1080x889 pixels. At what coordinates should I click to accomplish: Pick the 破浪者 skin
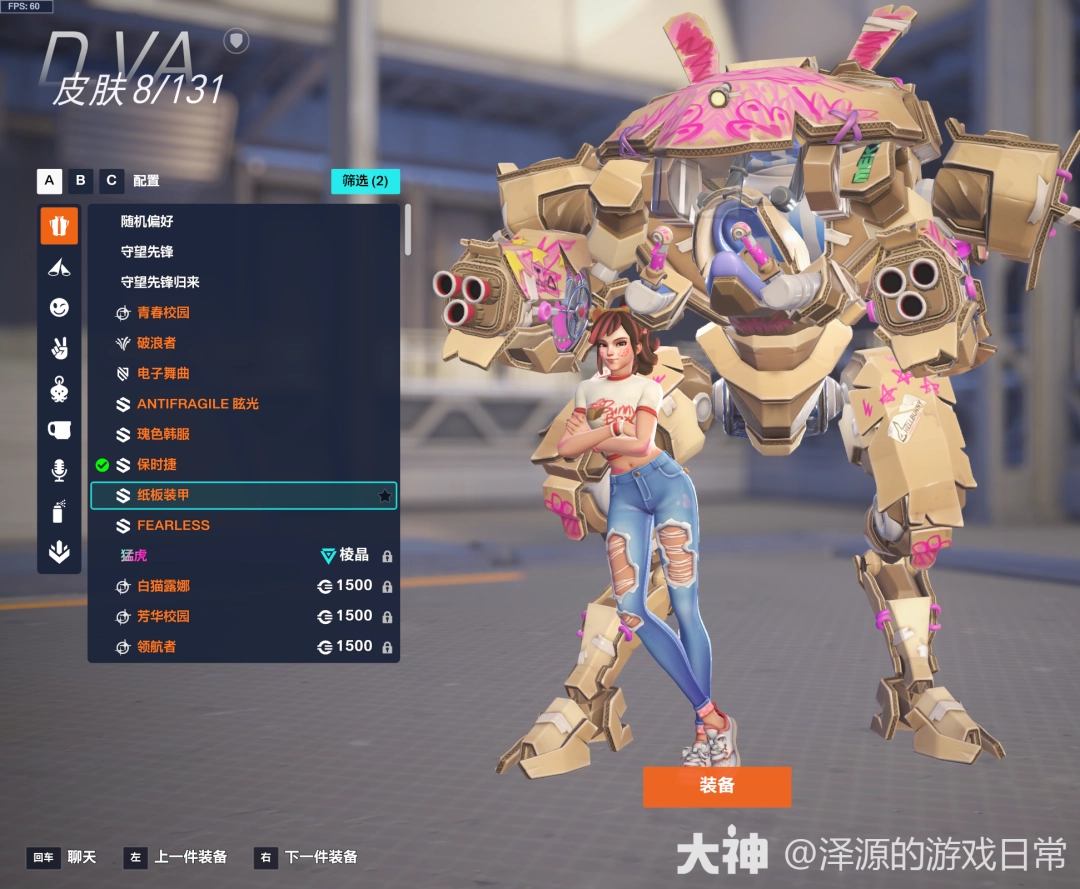coord(156,343)
